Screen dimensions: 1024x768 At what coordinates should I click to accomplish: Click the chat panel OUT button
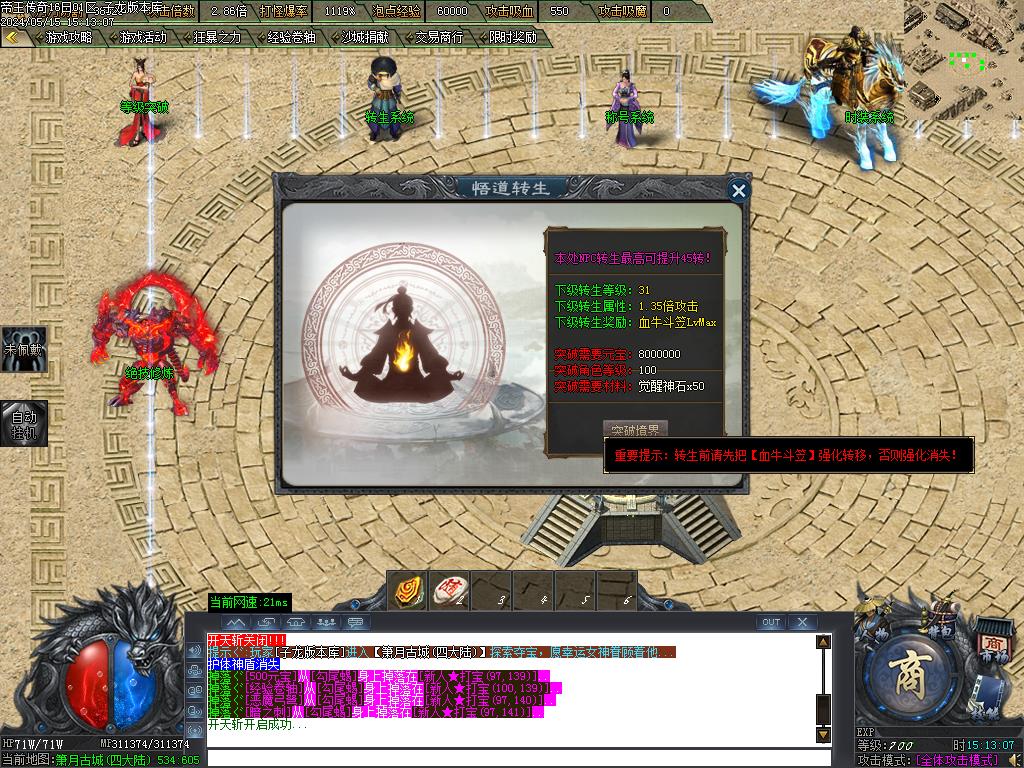point(770,622)
